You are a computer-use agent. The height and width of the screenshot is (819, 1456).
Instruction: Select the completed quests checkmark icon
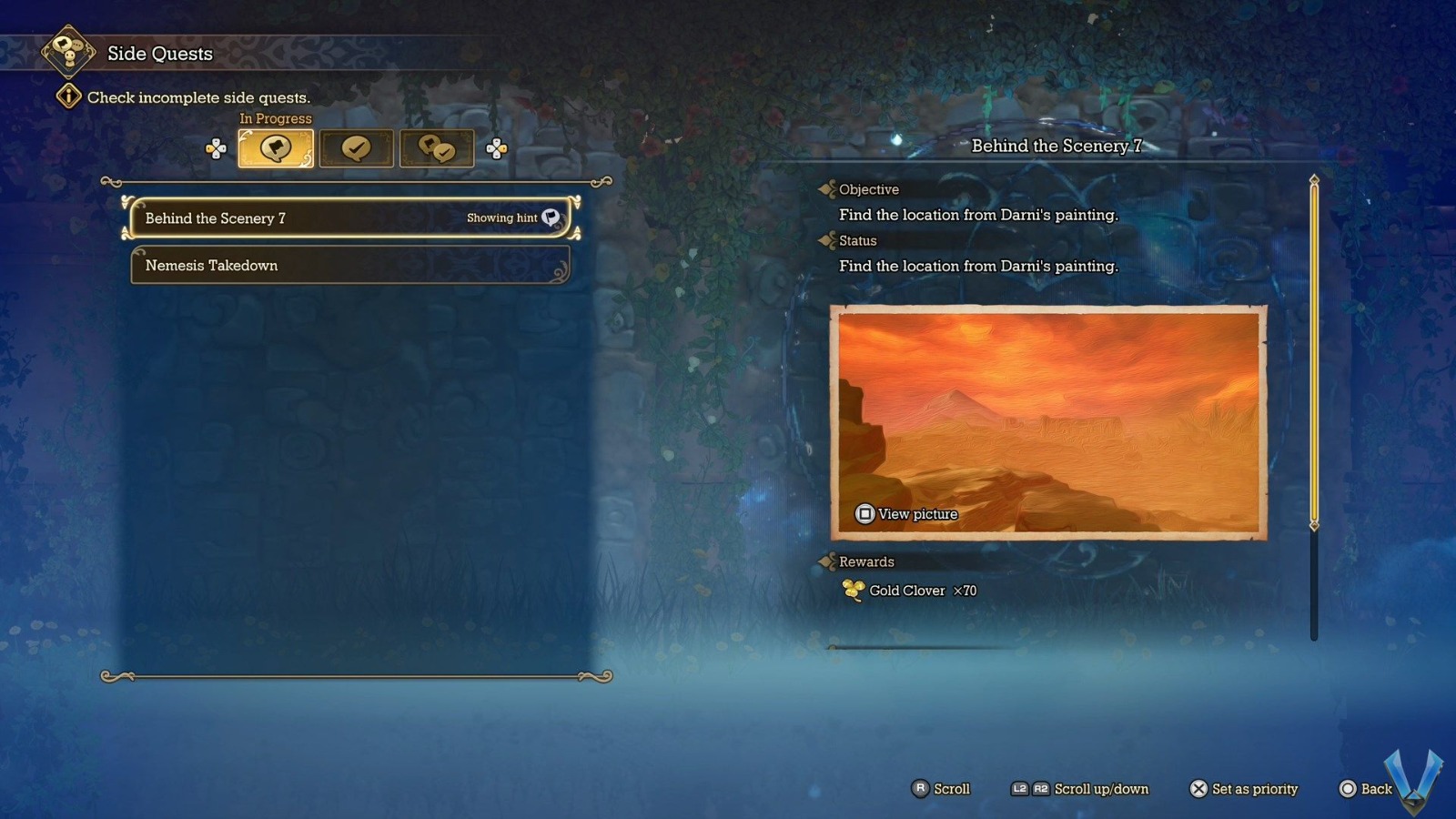pos(357,147)
